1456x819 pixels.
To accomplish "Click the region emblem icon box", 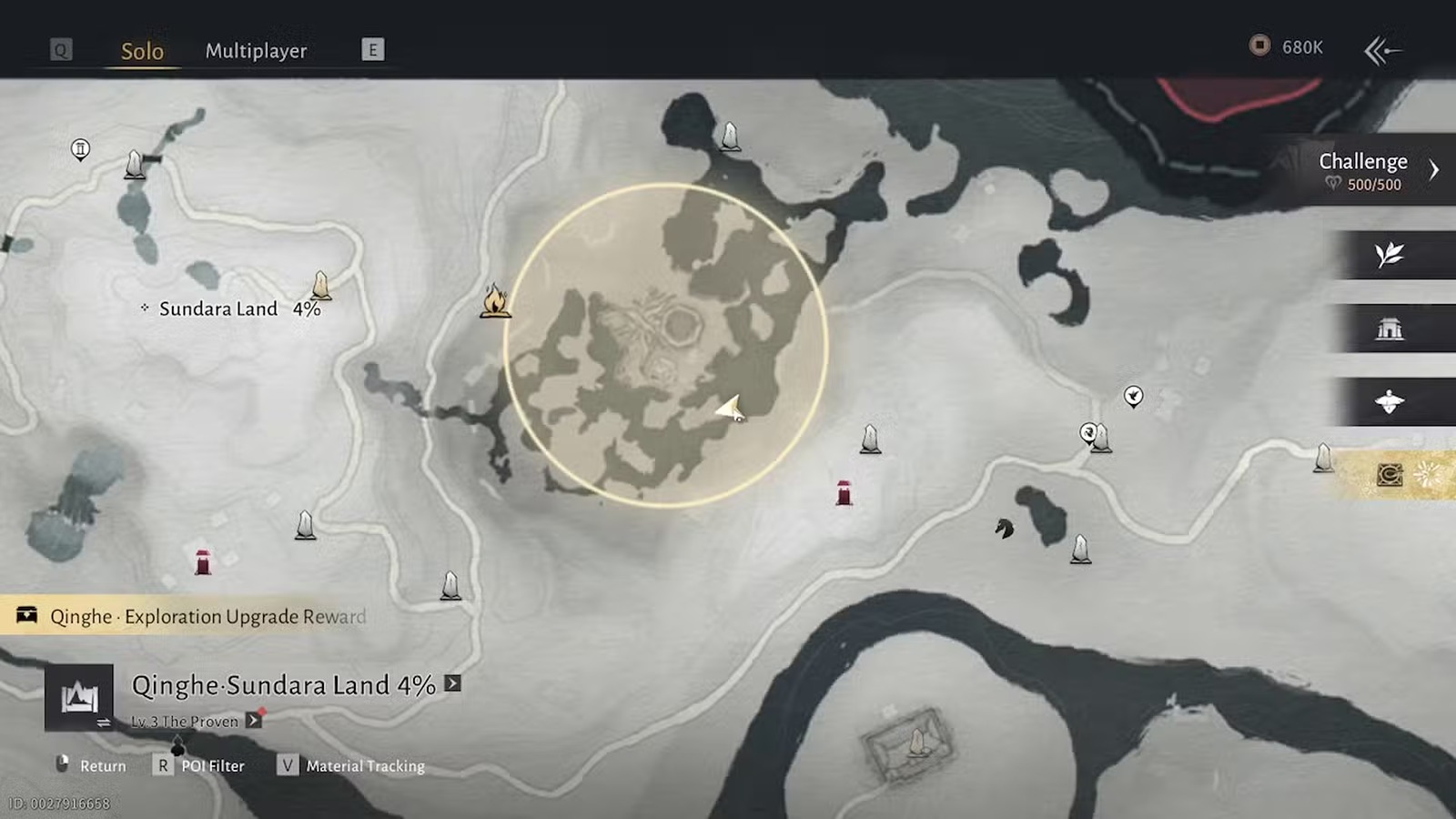I will 79,698.
